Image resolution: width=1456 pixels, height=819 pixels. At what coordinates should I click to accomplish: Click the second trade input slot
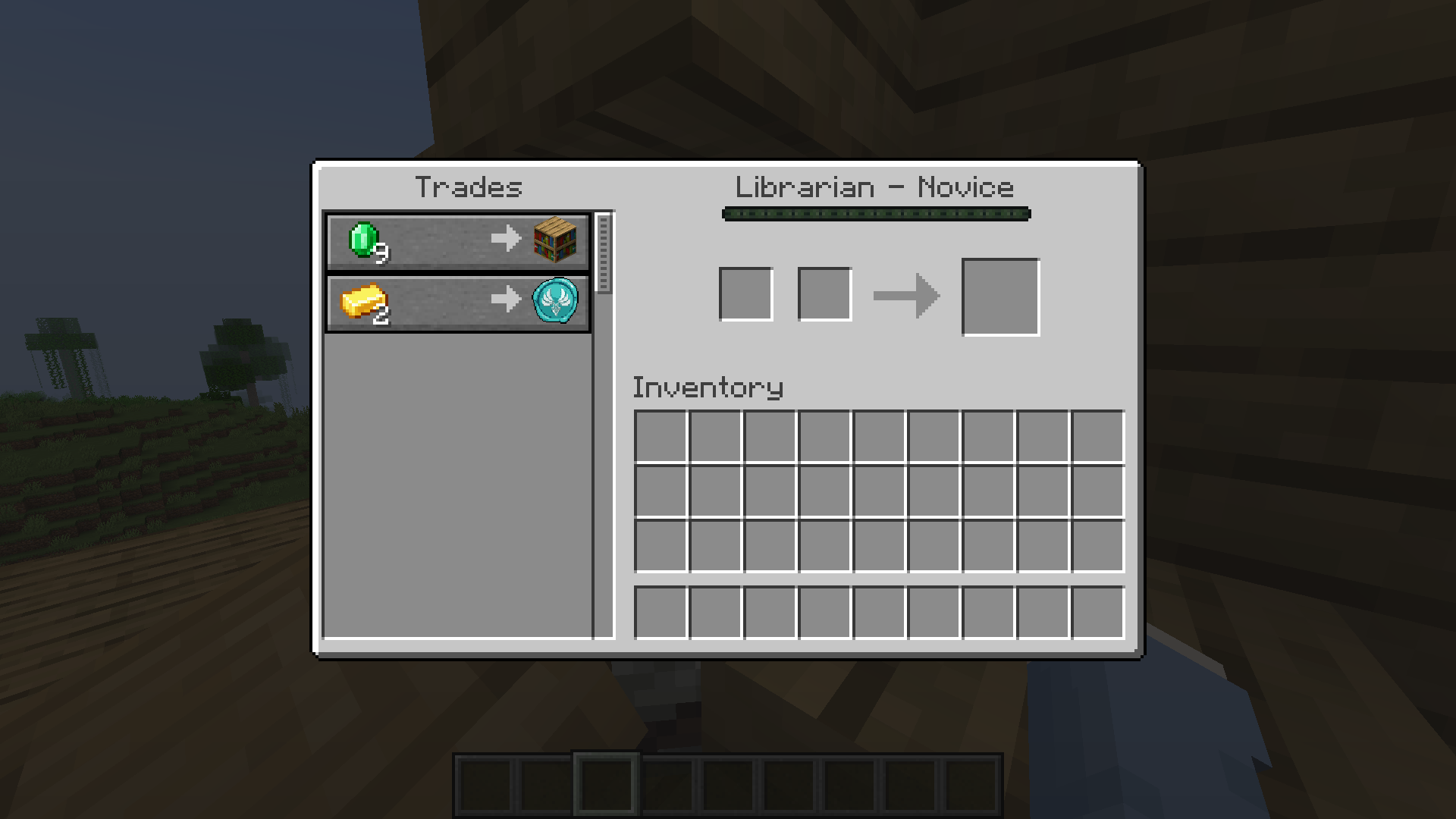(824, 294)
